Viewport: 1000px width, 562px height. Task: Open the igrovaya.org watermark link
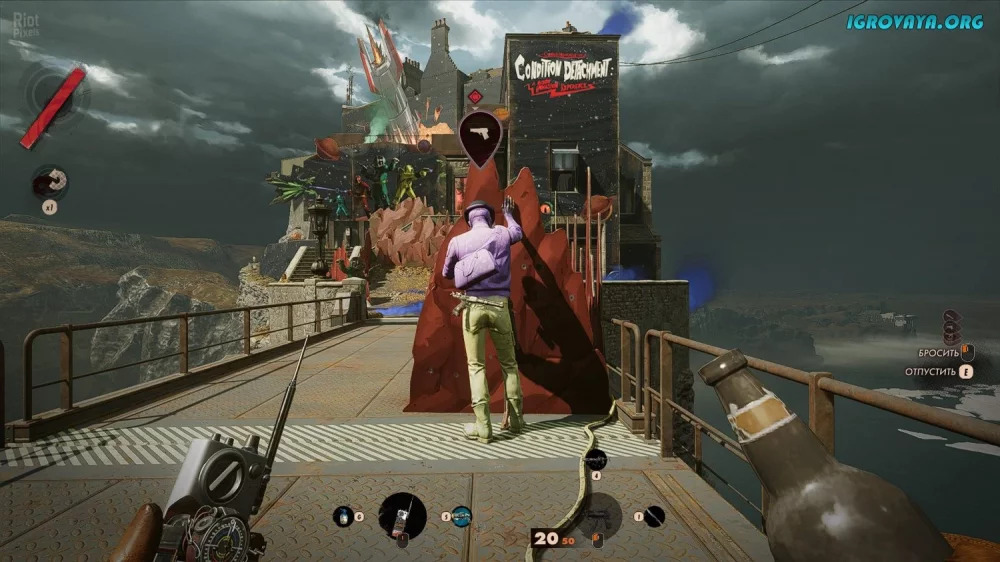(x=914, y=21)
